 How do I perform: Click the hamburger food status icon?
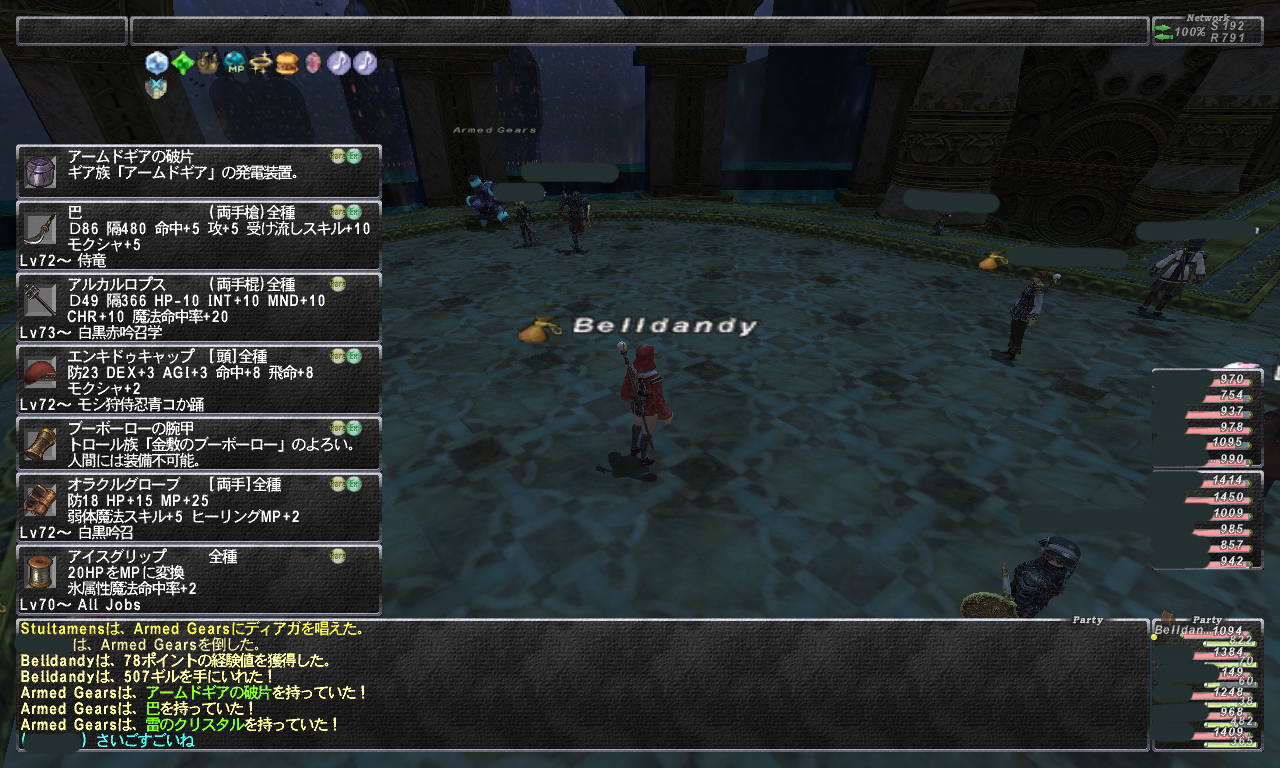[x=288, y=63]
